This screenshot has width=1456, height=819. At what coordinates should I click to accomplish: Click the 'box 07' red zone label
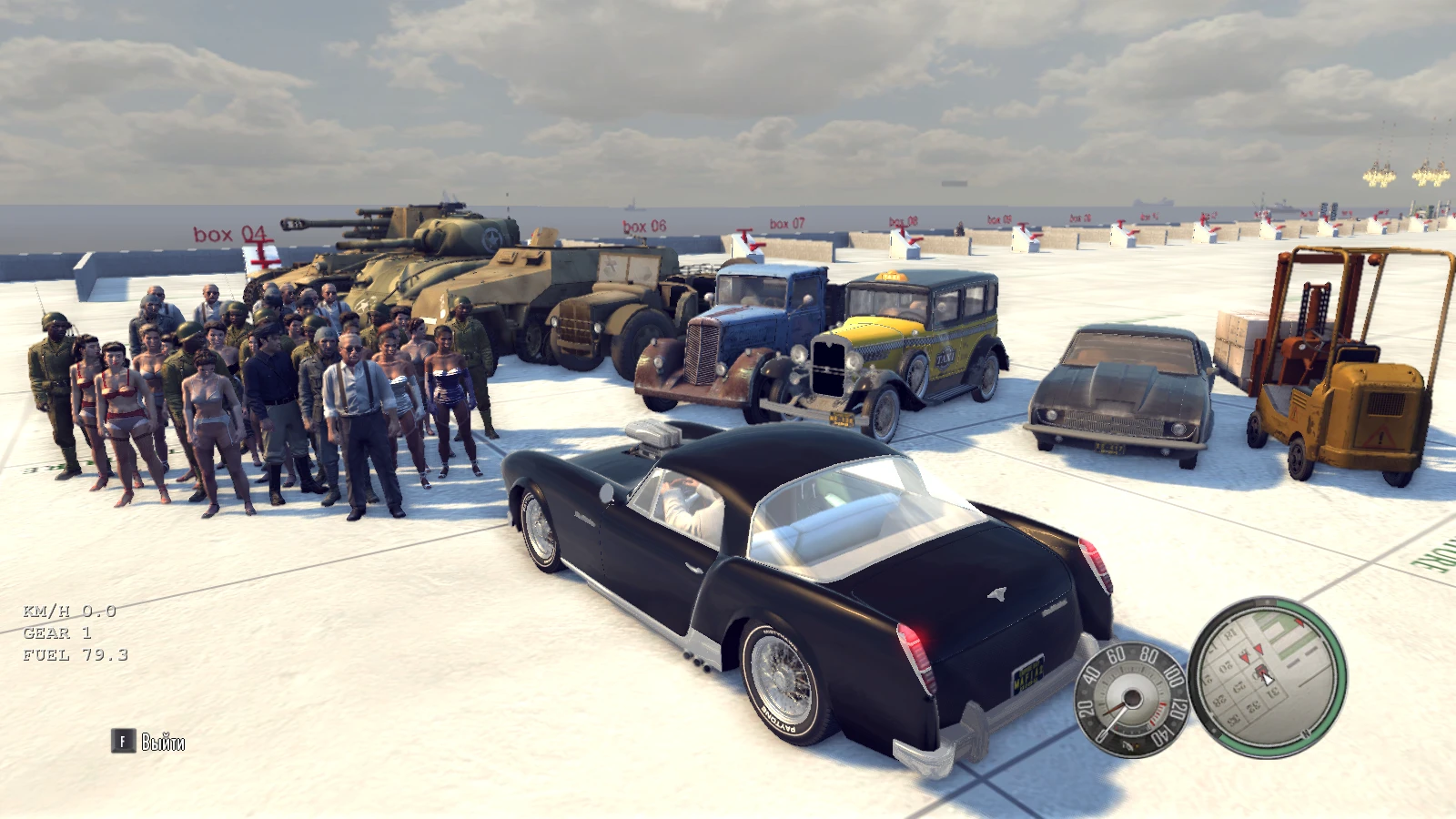[x=786, y=221]
